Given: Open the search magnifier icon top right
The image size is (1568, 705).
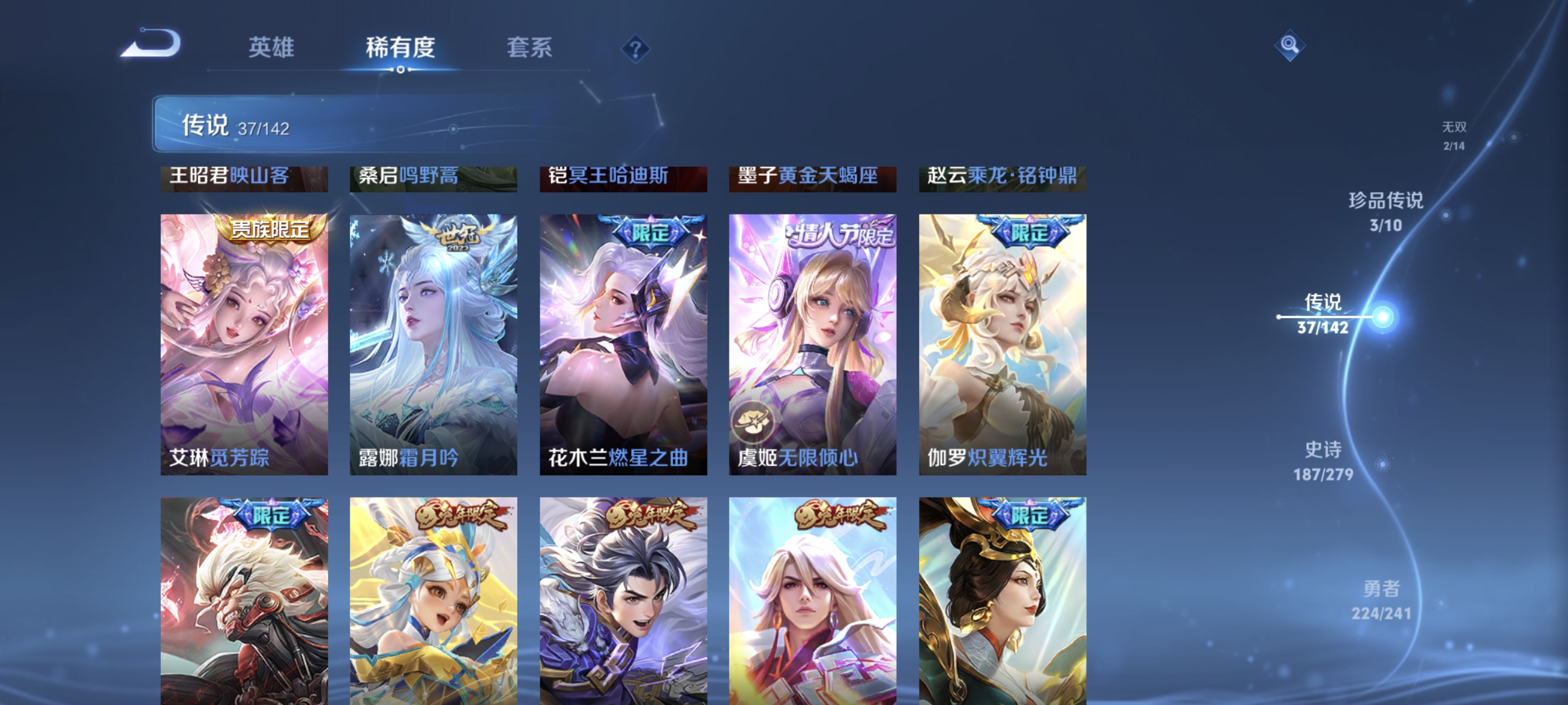Looking at the screenshot, I should coord(1290,45).
